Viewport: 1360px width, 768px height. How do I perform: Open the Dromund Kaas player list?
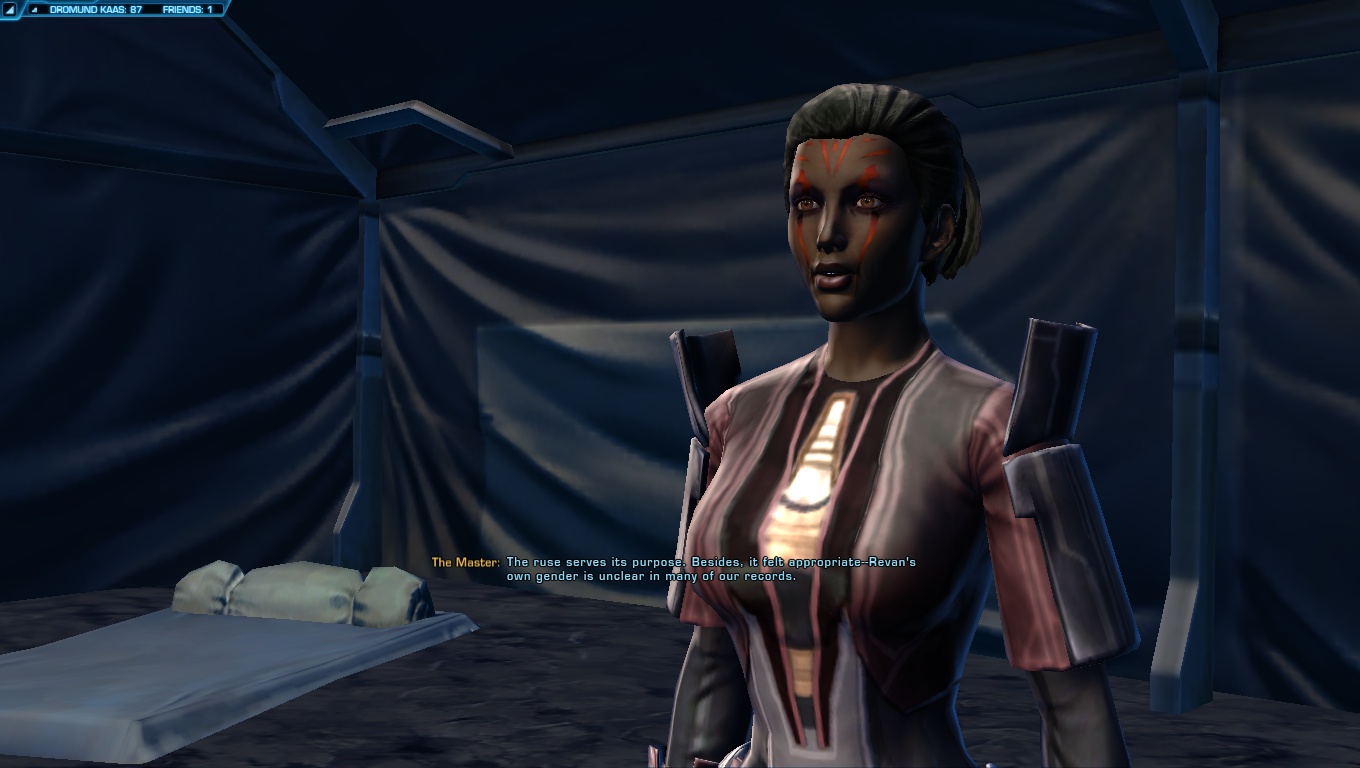point(95,9)
